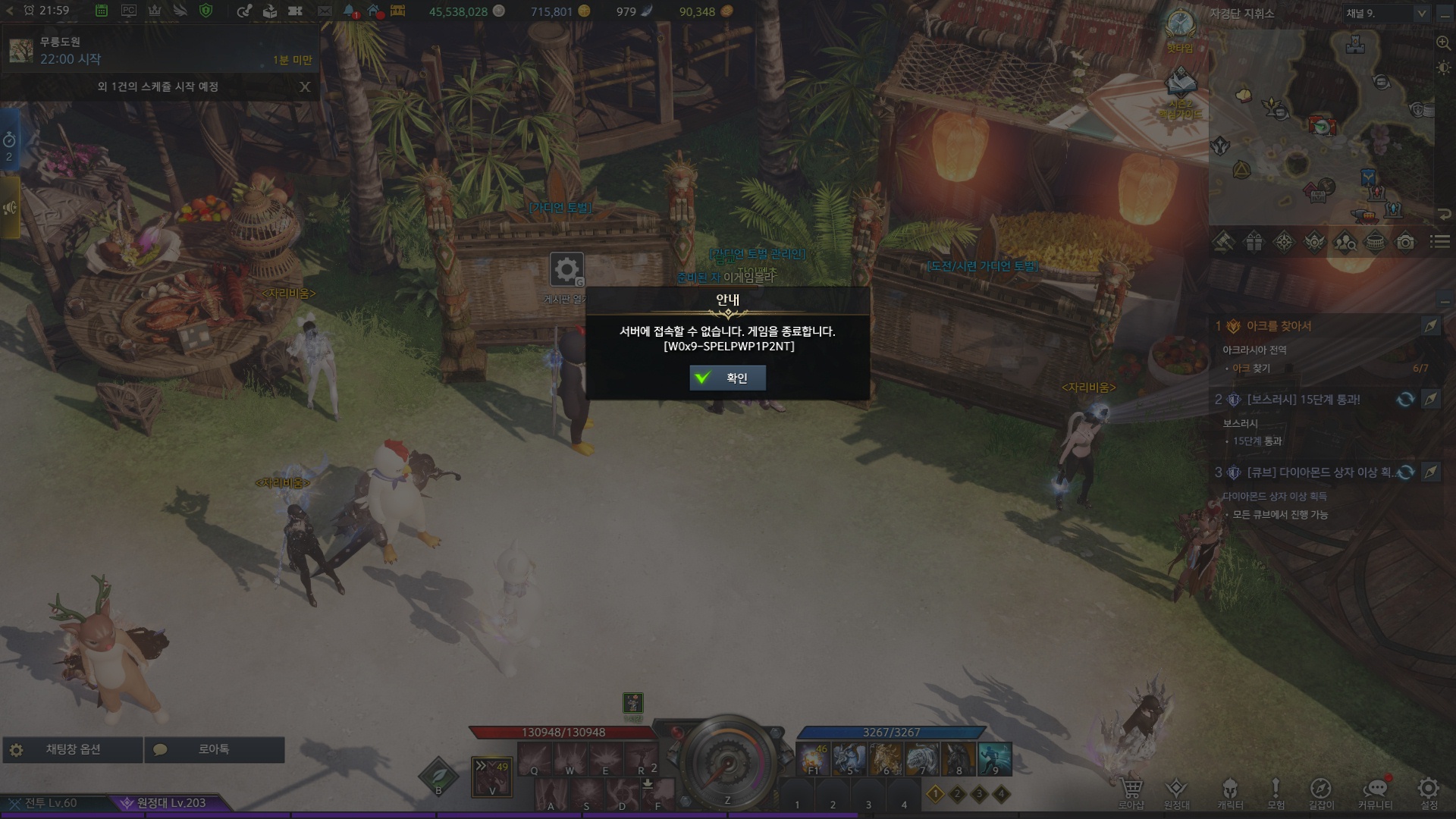This screenshot has width=1456, height=819.
Task: Open the camera screenshot mode icon
Action: pos(1405,242)
